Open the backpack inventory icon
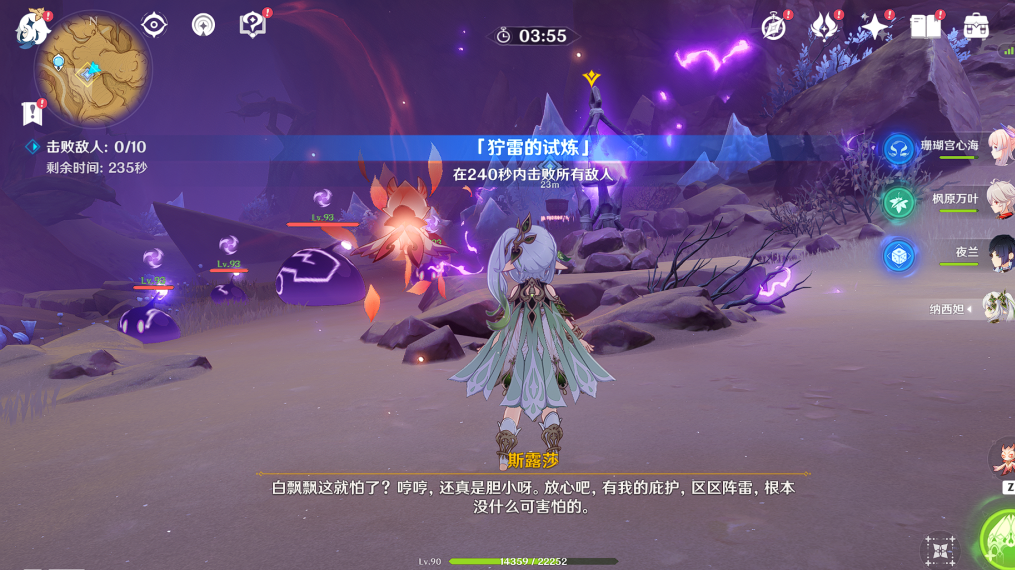Image resolution: width=1015 pixels, height=570 pixels. click(976, 27)
